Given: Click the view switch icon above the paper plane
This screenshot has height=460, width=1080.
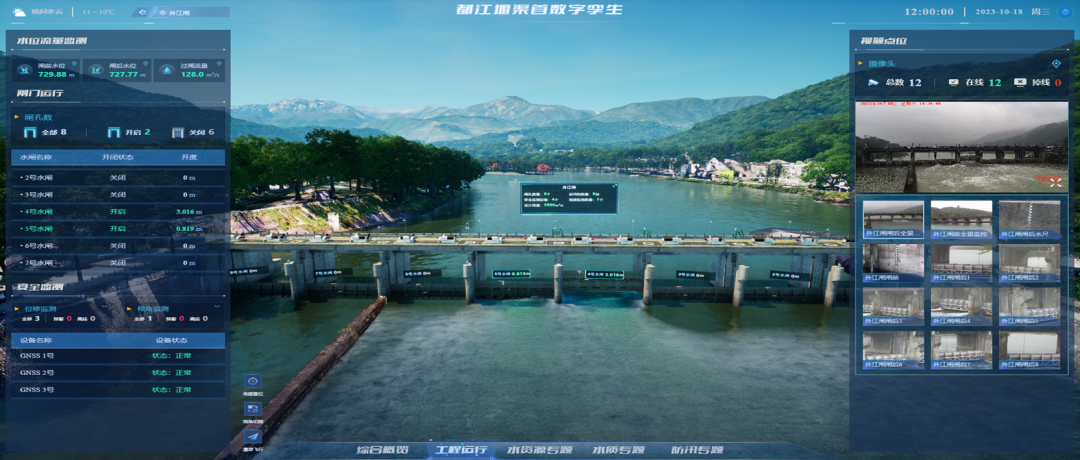Looking at the screenshot, I should [253, 409].
